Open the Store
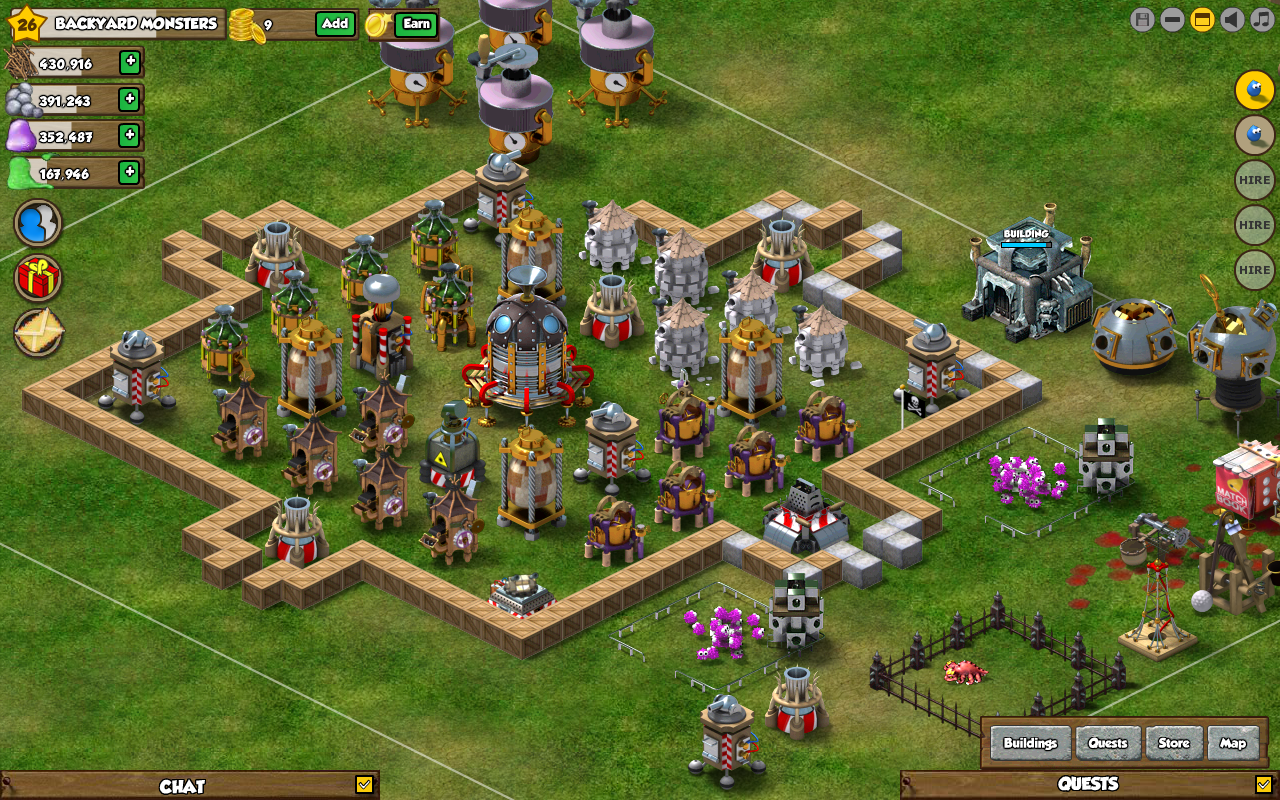Image resolution: width=1280 pixels, height=800 pixels. (x=1174, y=743)
